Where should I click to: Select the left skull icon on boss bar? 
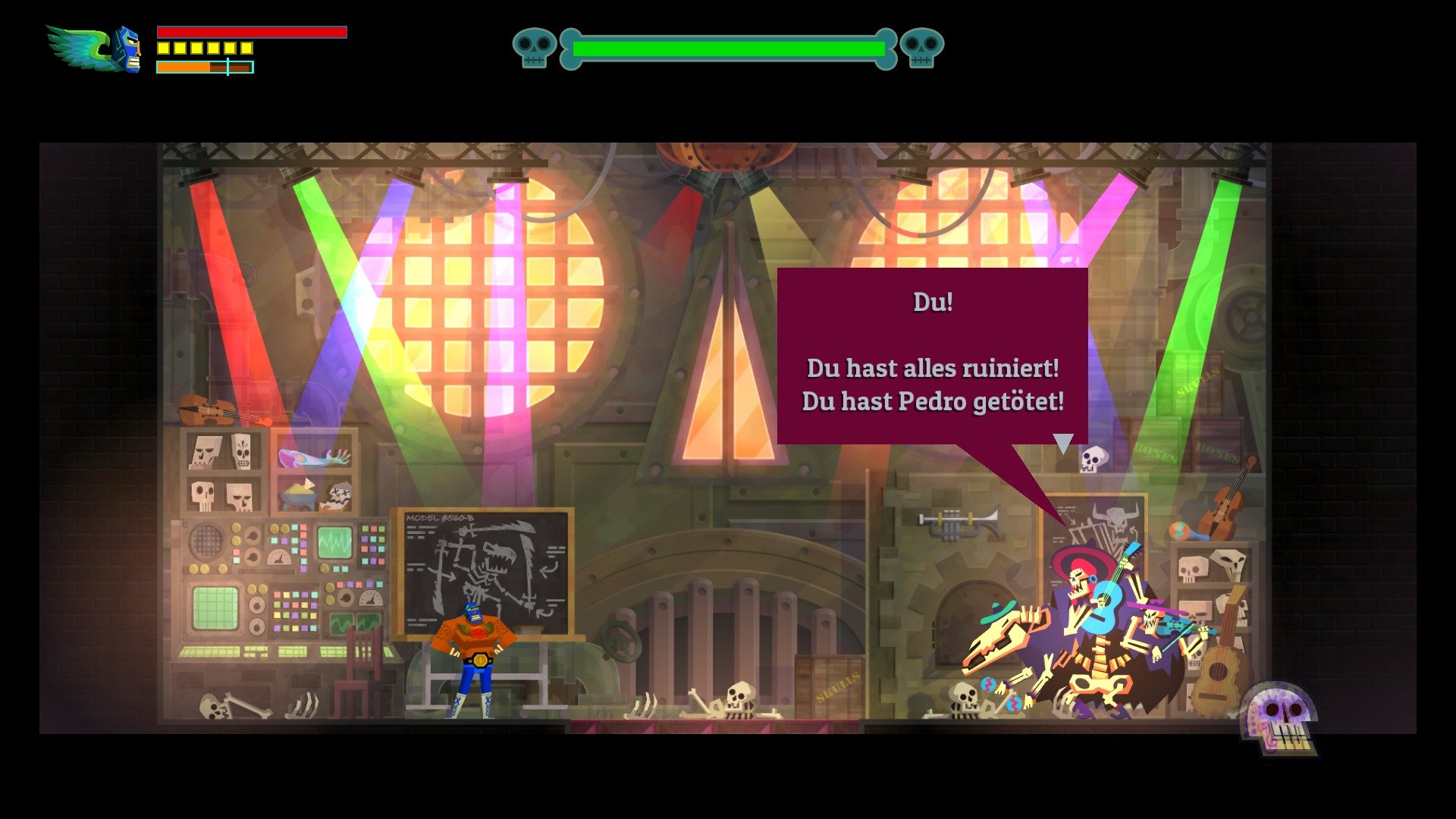535,47
